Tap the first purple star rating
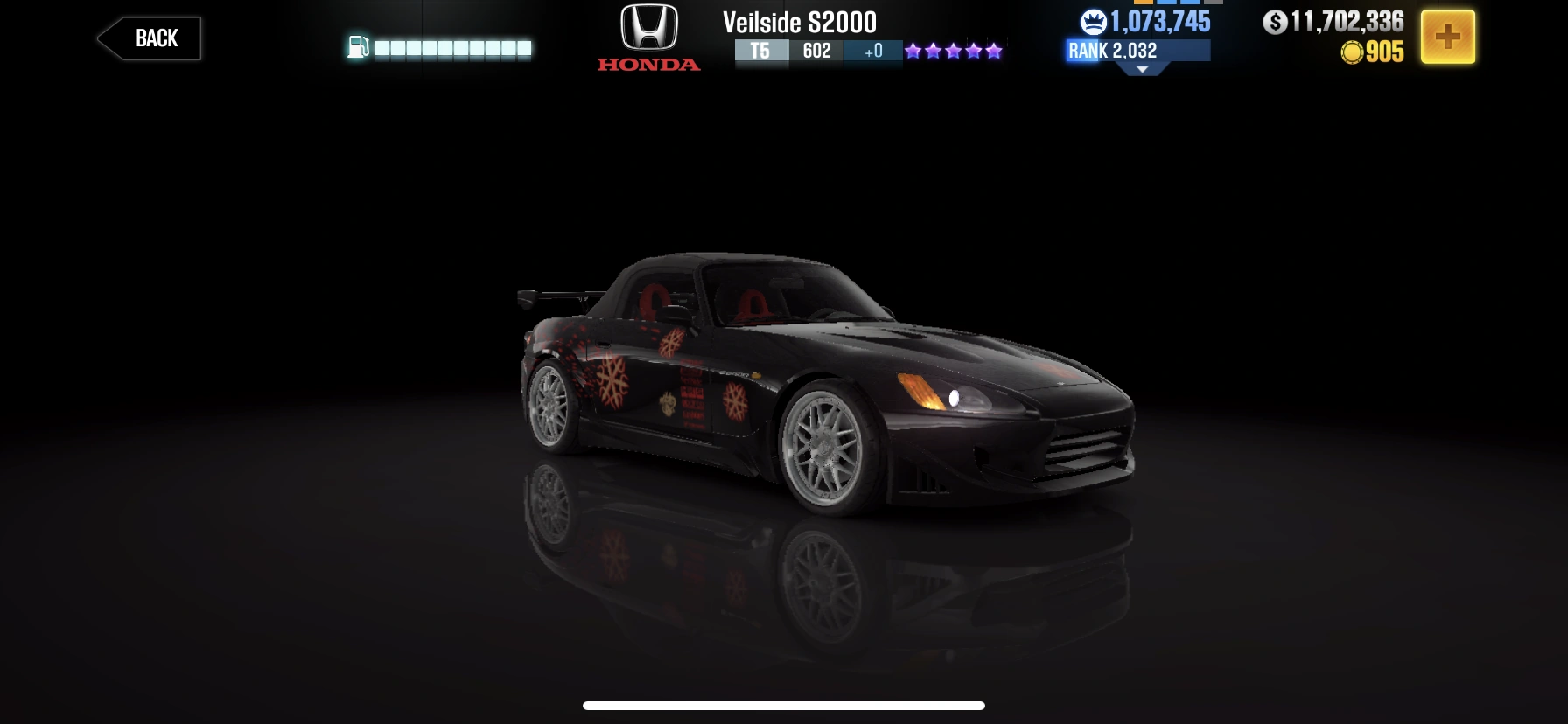1568x724 pixels. click(914, 51)
